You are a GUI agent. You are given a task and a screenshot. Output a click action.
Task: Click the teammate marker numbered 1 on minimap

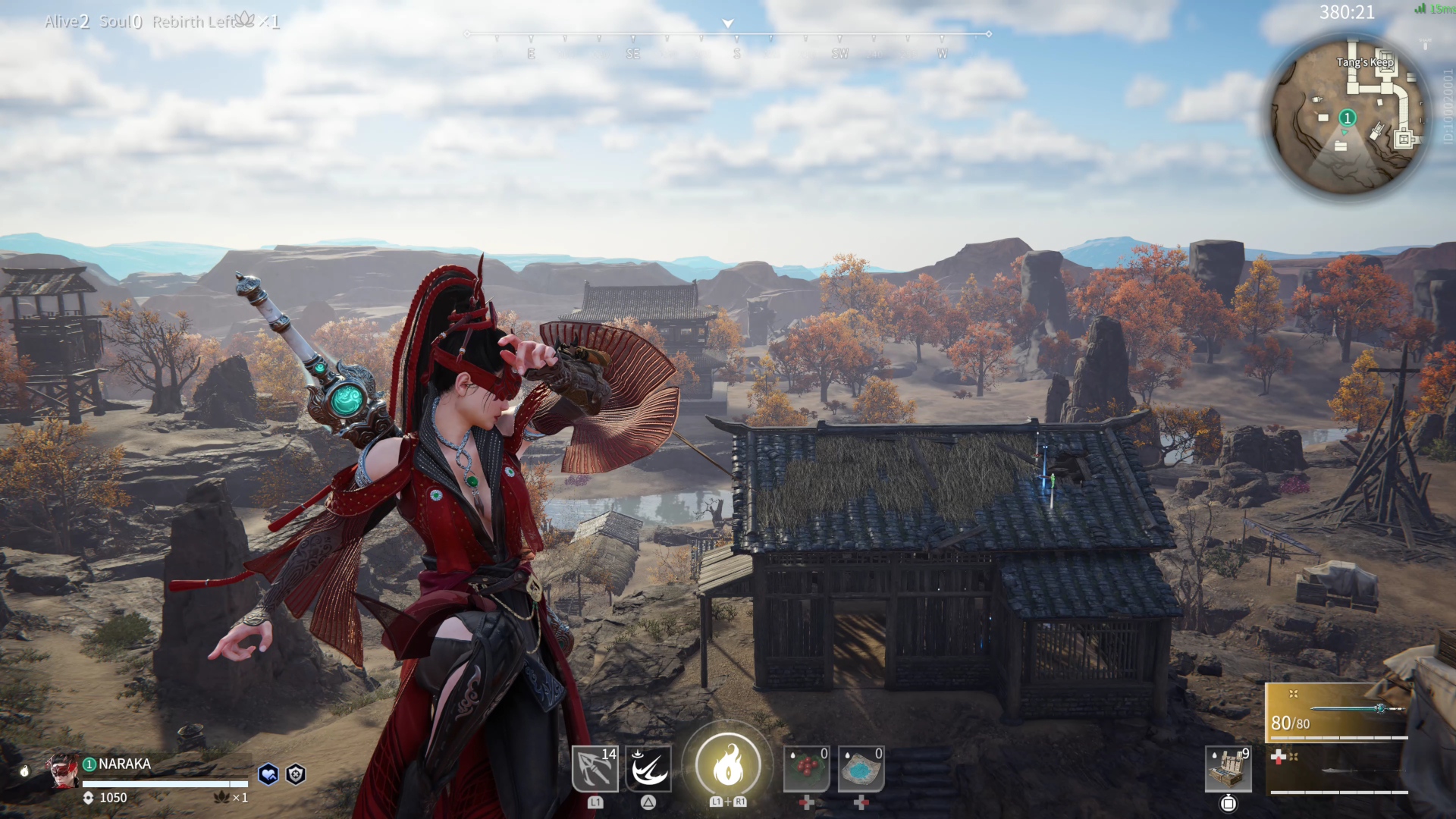coord(1348,118)
